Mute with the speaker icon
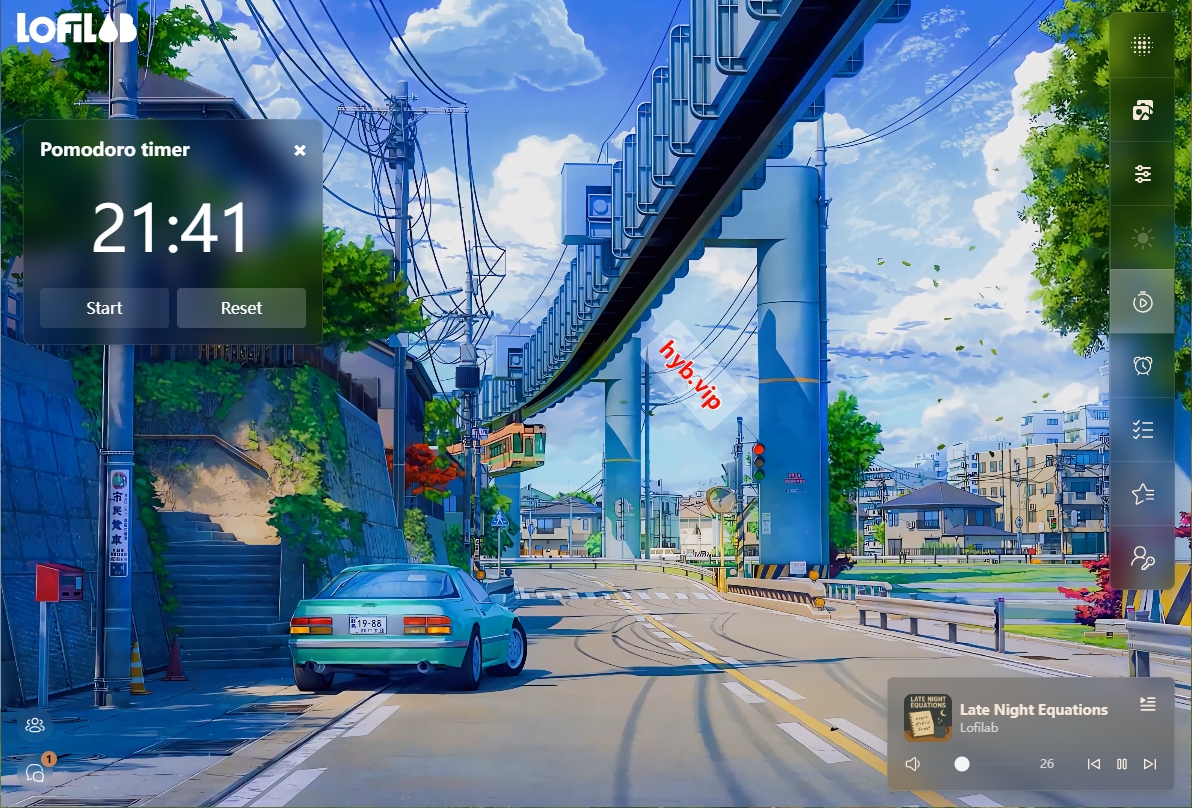 pyautogui.click(x=913, y=764)
